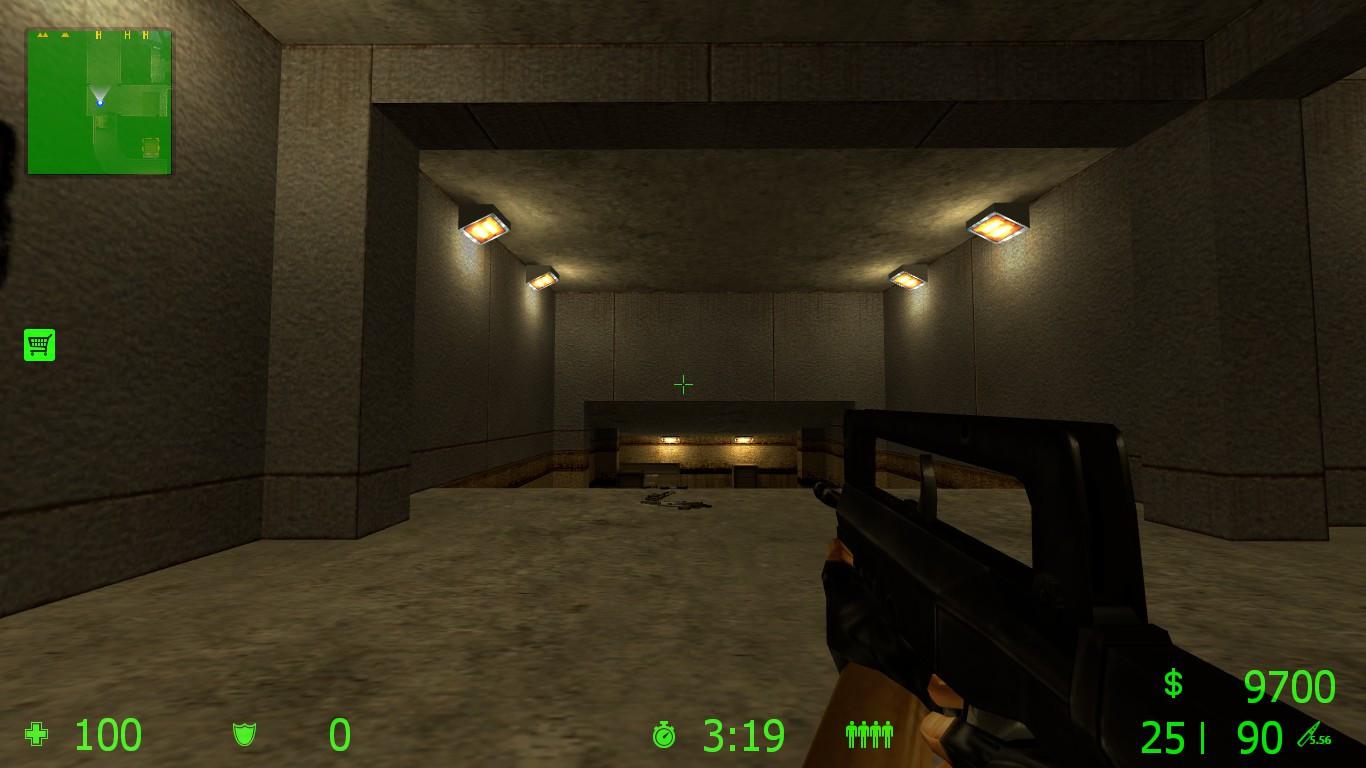Toggle the rightmost H hostage marker on radar

click(145, 35)
